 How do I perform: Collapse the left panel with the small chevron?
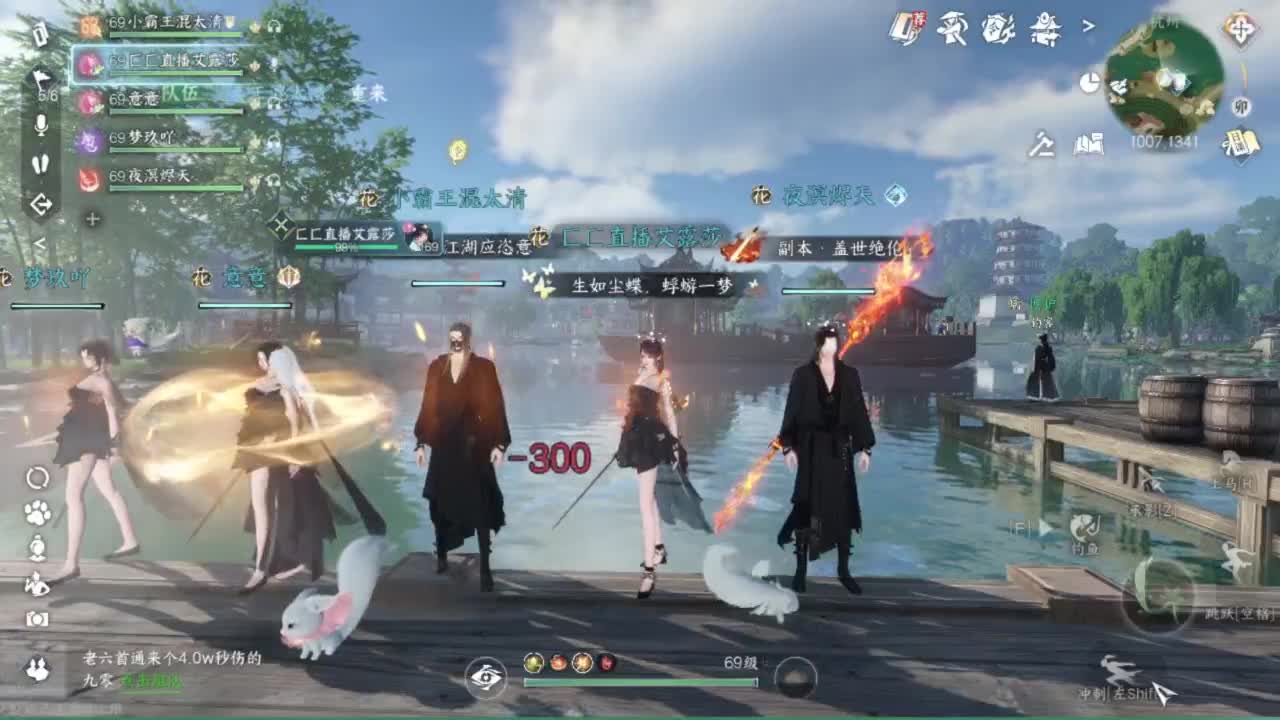pyautogui.click(x=40, y=243)
